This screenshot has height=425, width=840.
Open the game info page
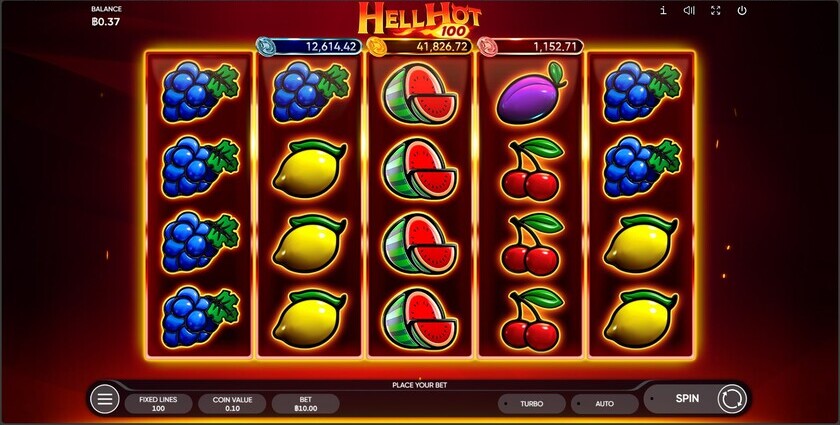pyautogui.click(x=663, y=11)
